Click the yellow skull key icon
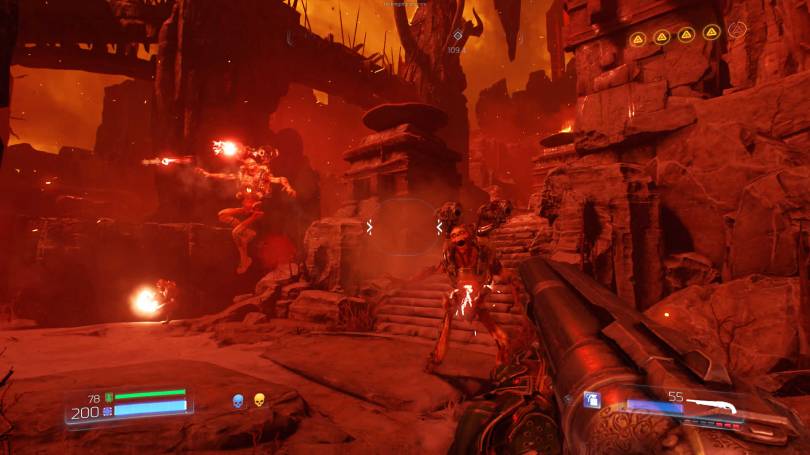The width and height of the screenshot is (810, 455). [259, 401]
